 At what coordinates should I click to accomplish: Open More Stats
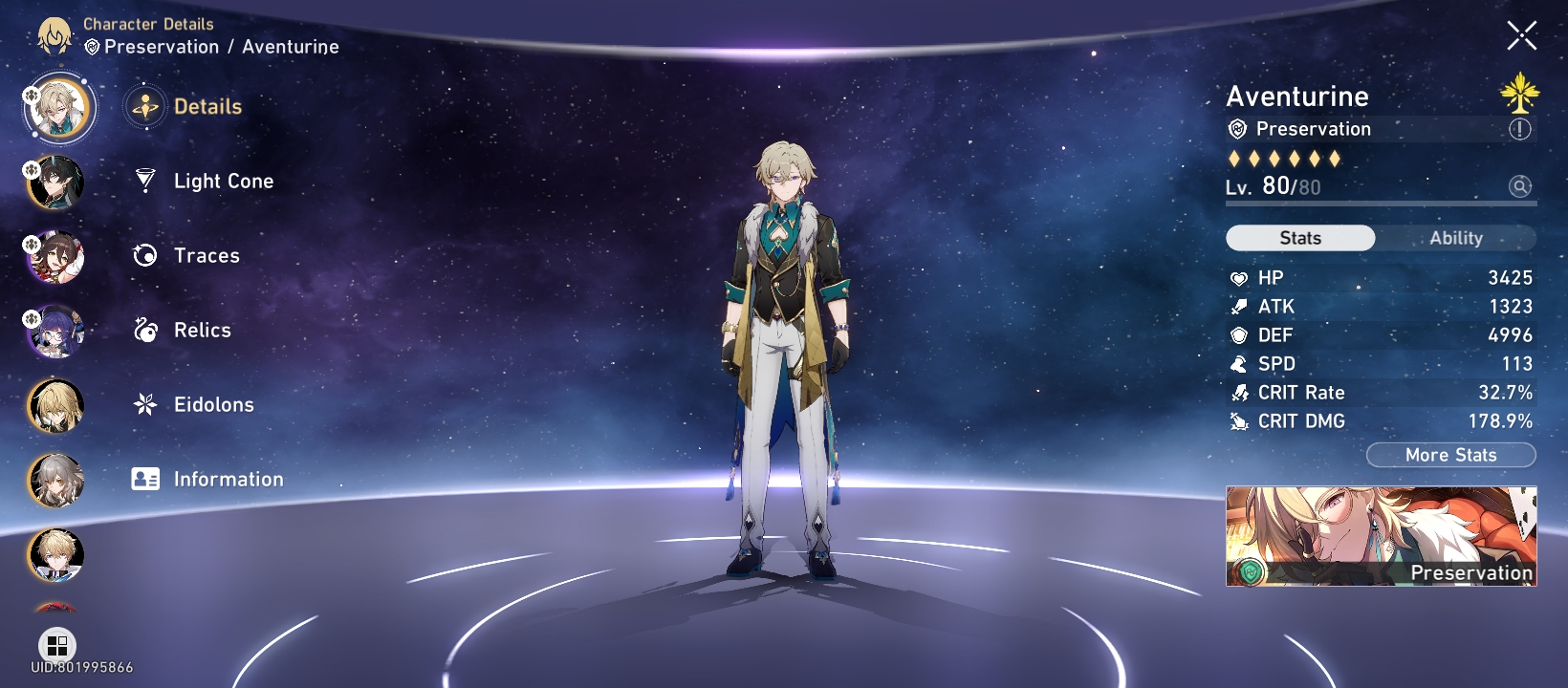(x=1450, y=455)
